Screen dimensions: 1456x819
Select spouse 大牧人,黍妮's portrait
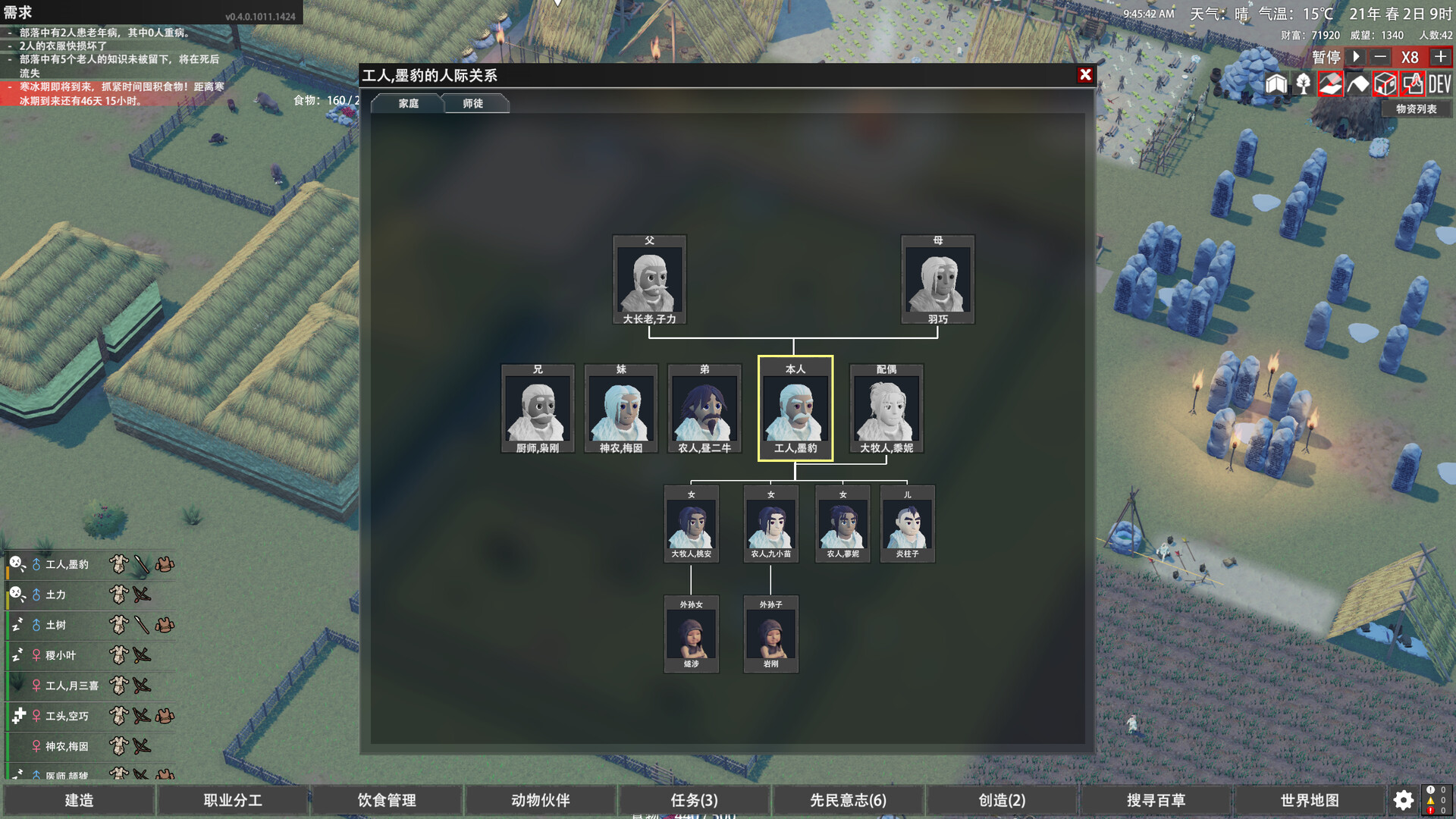tap(886, 408)
